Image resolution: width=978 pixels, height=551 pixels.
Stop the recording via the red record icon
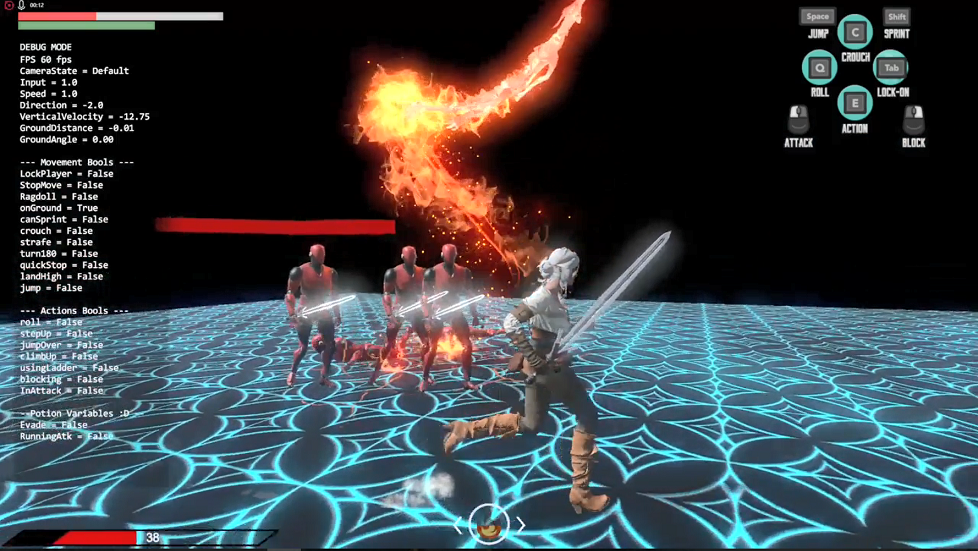coord(9,6)
